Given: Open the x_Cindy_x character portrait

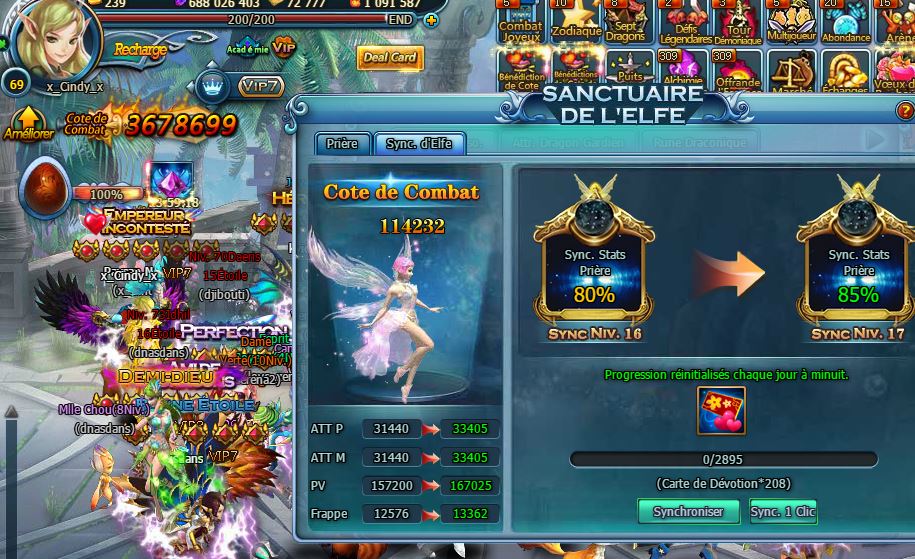Looking at the screenshot, I should pos(58,40).
